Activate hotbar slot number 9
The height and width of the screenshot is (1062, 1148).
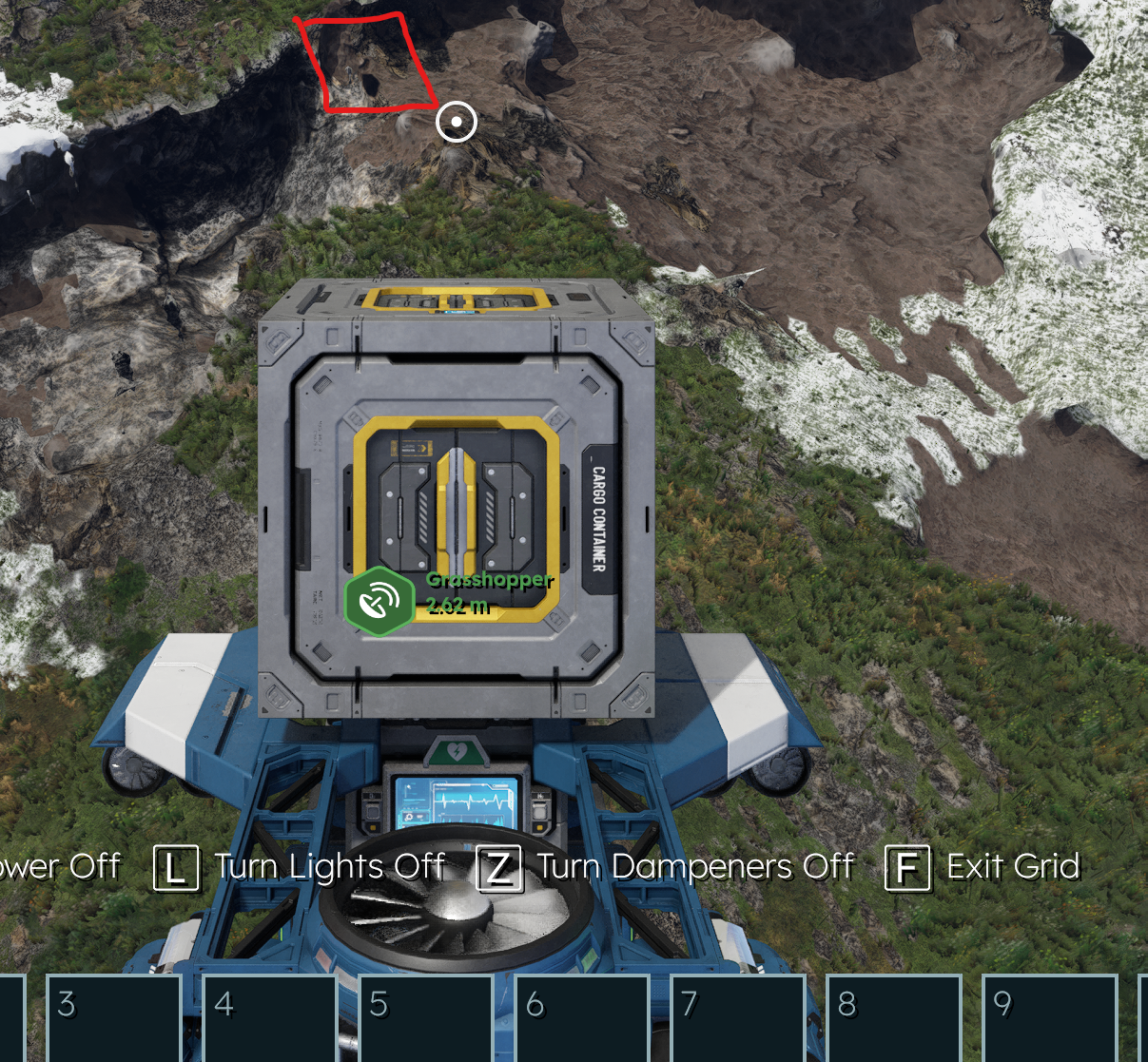click(1049, 1018)
